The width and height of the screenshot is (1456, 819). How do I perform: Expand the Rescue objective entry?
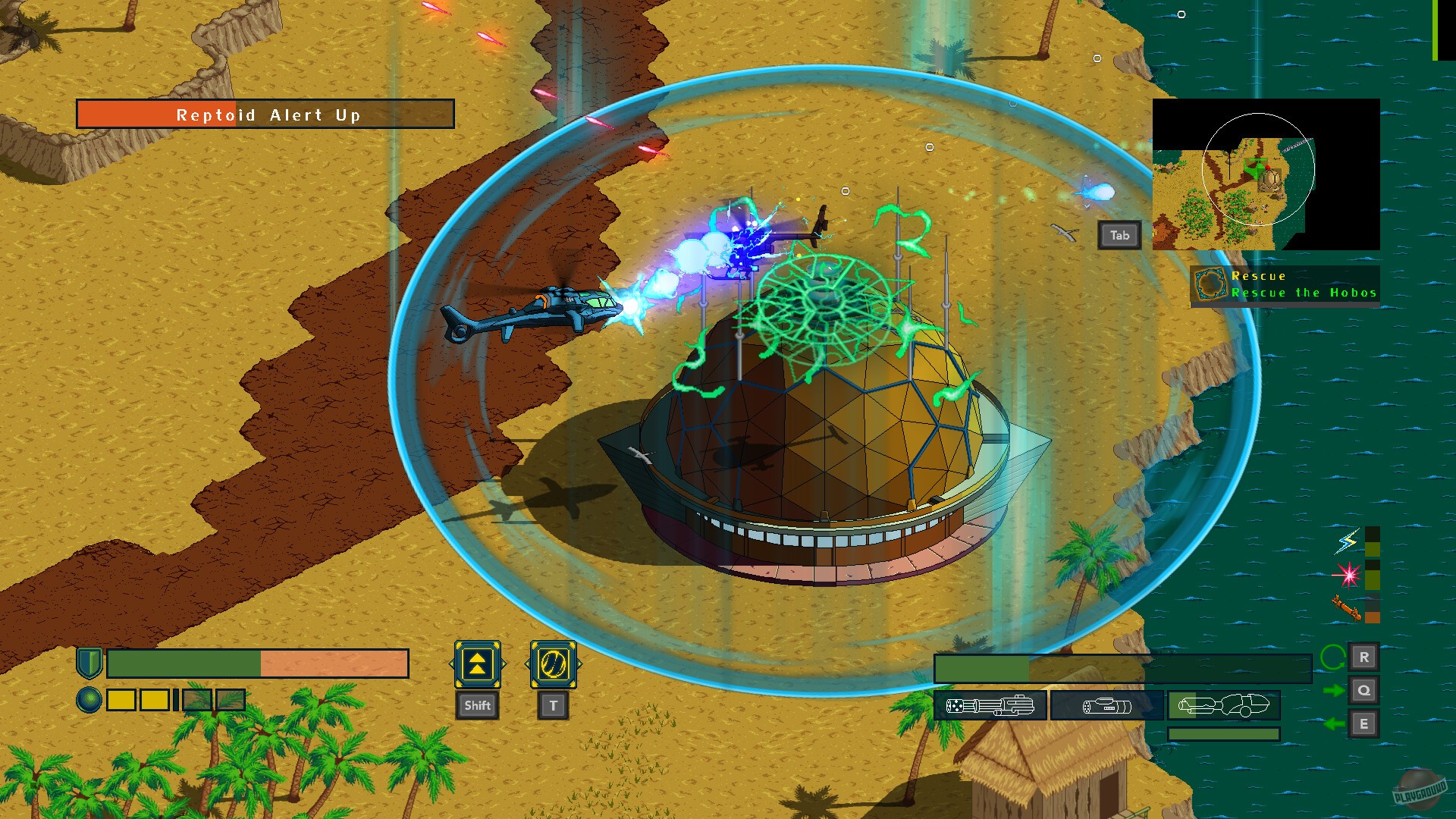tap(1259, 276)
